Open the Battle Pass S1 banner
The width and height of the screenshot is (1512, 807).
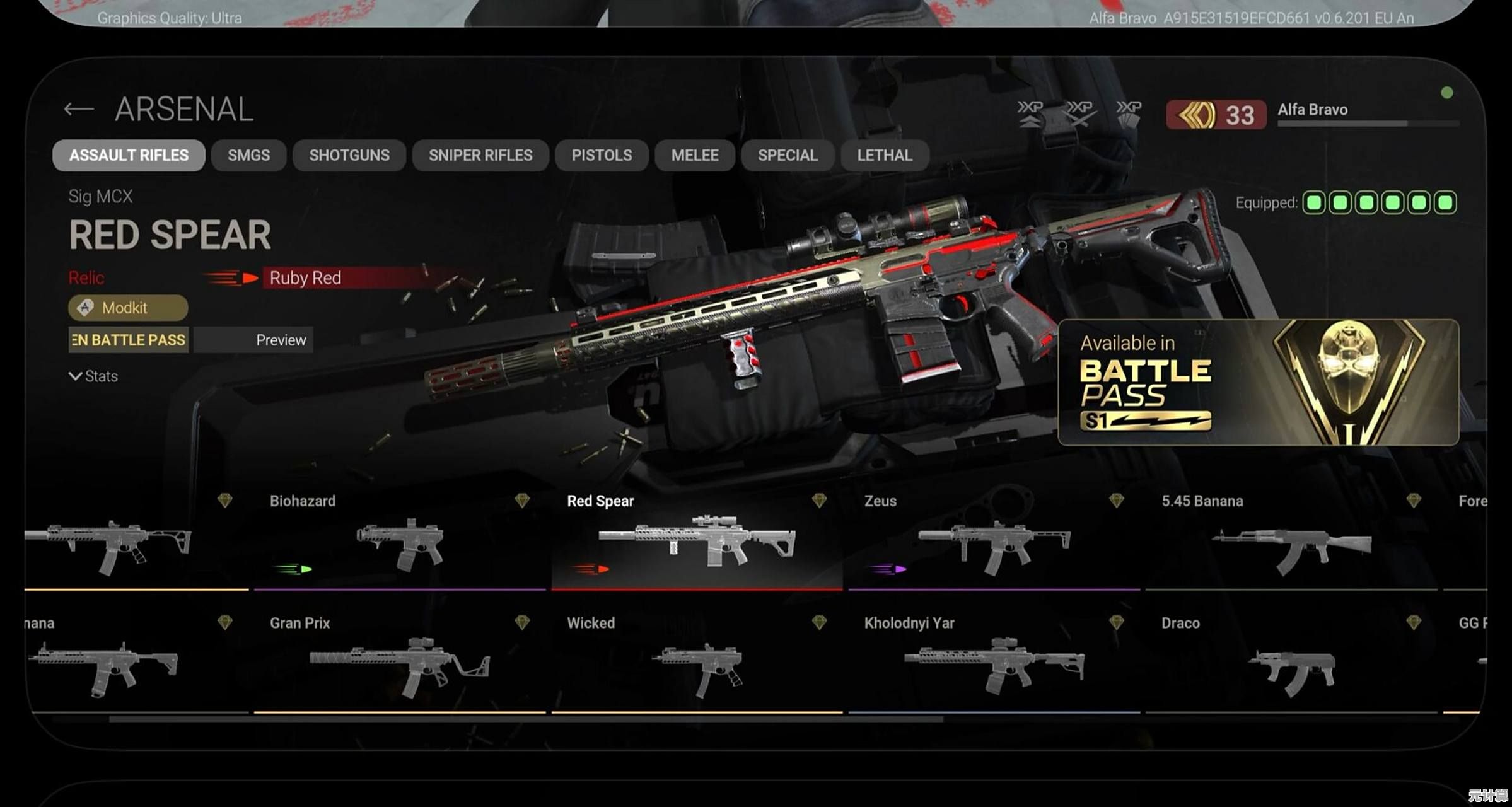point(1258,382)
